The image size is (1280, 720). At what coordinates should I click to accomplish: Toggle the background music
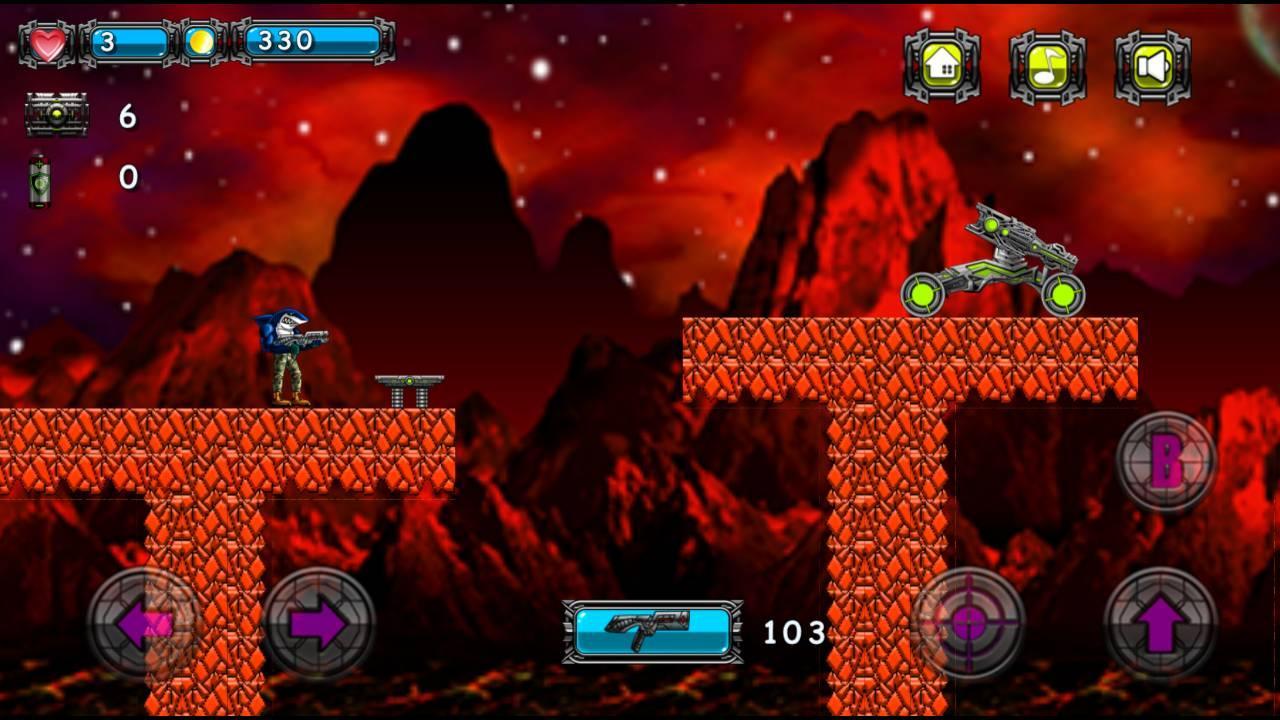[1047, 67]
